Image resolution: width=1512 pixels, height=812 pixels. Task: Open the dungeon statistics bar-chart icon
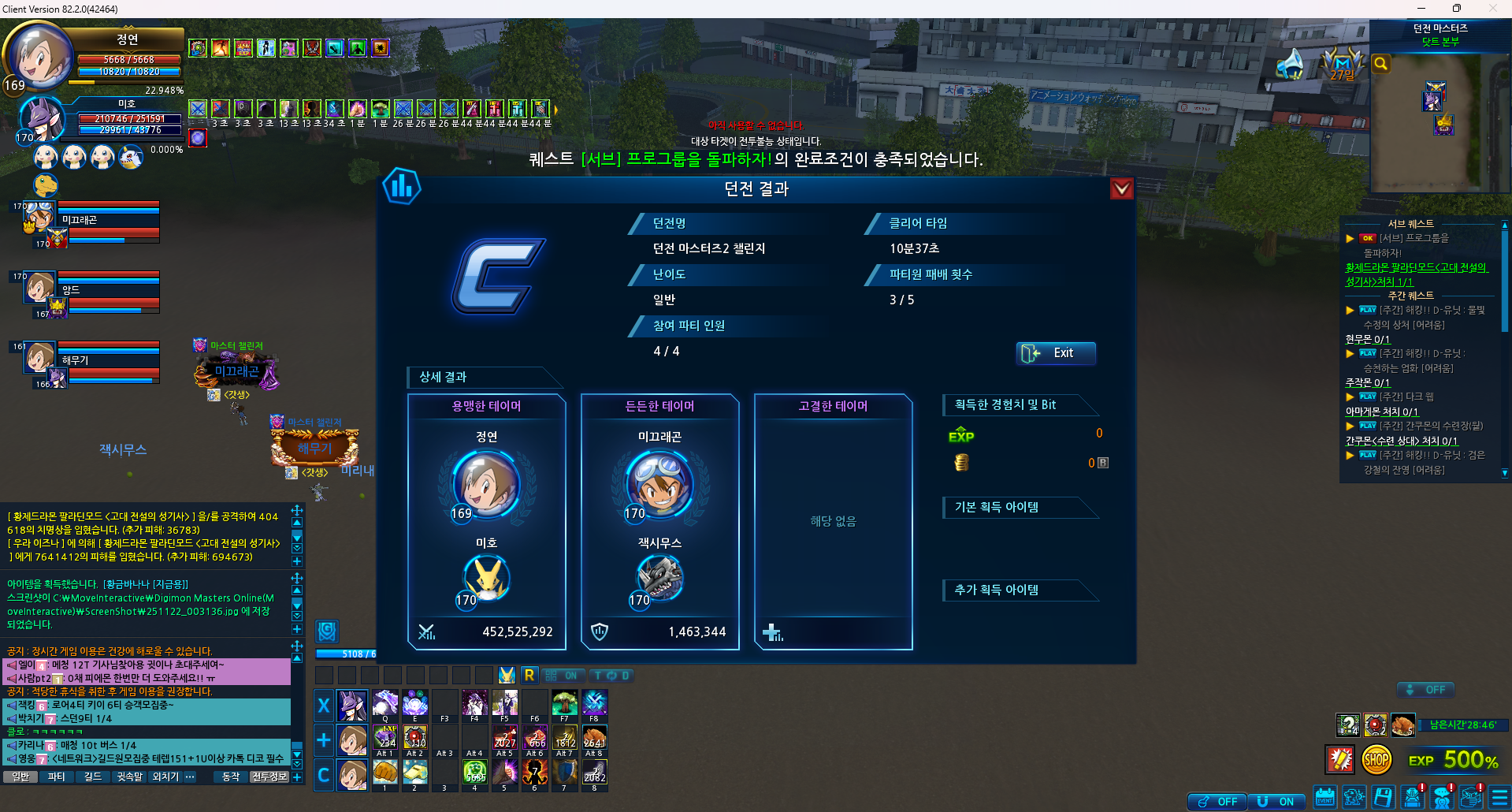coord(402,187)
